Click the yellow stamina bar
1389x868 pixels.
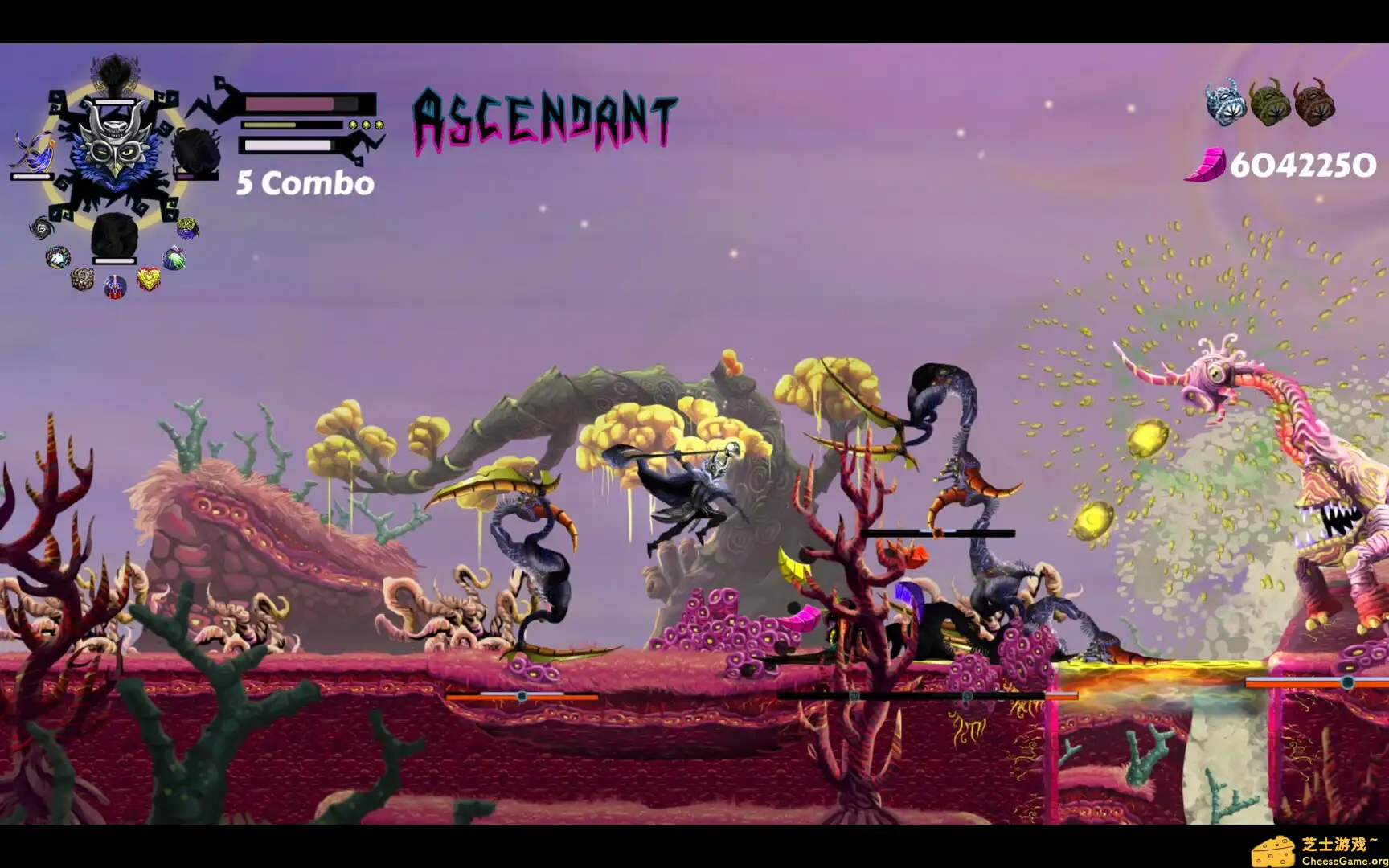pos(269,125)
